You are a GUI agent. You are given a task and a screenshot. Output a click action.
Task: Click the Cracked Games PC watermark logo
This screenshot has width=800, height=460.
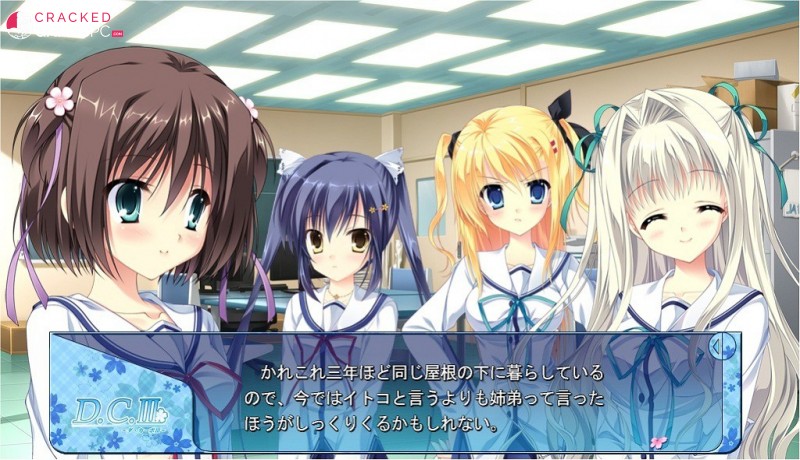(60, 23)
